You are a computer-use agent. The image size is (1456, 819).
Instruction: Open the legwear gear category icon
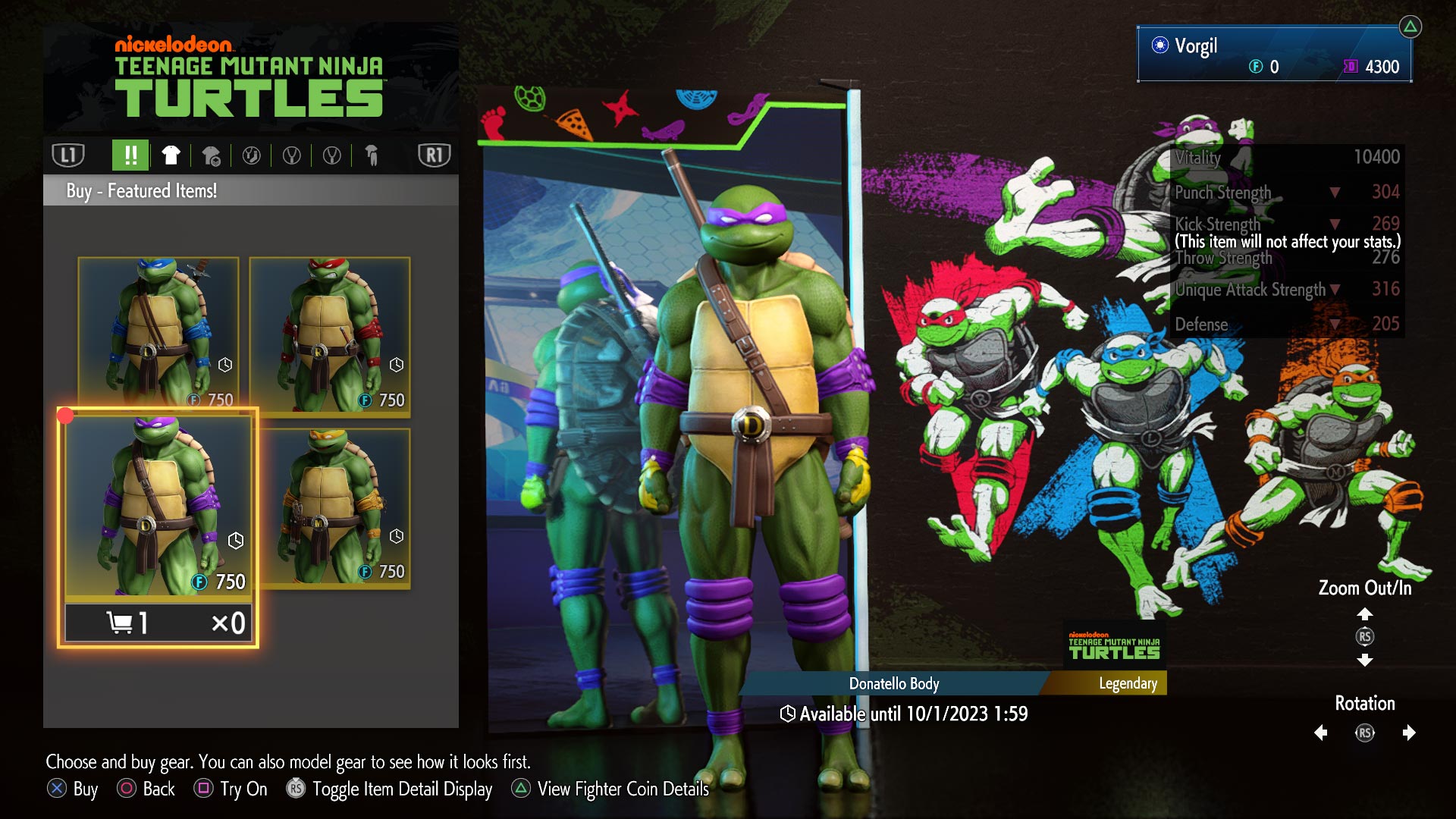[x=372, y=155]
